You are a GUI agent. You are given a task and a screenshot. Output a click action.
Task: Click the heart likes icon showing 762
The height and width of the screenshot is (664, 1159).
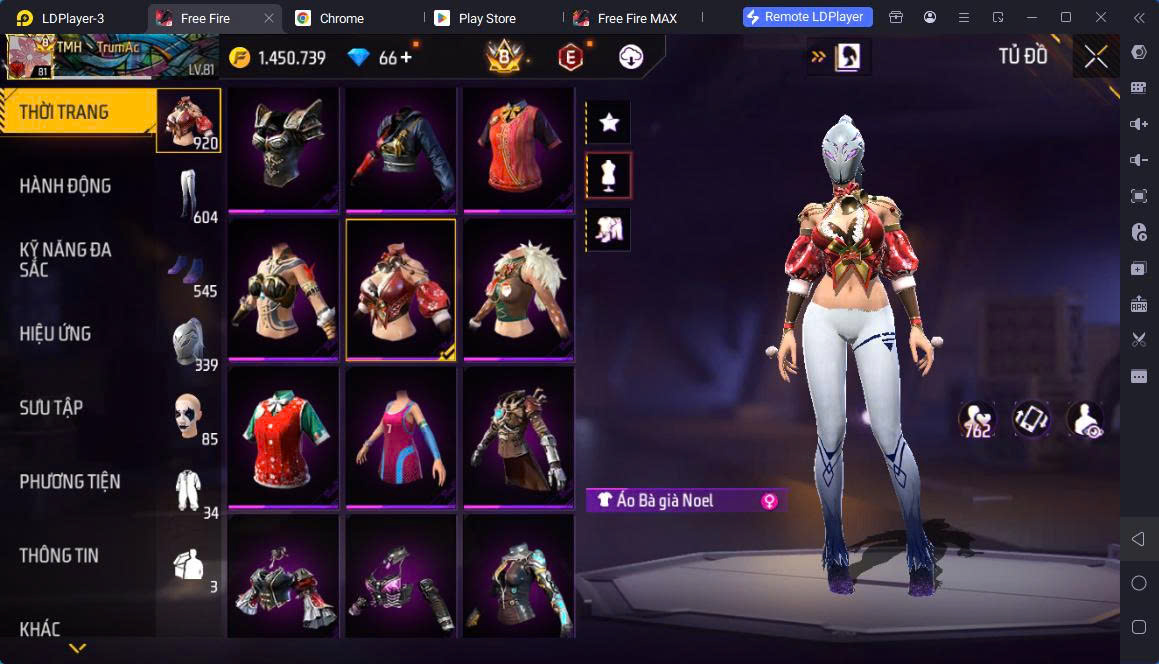[975, 419]
